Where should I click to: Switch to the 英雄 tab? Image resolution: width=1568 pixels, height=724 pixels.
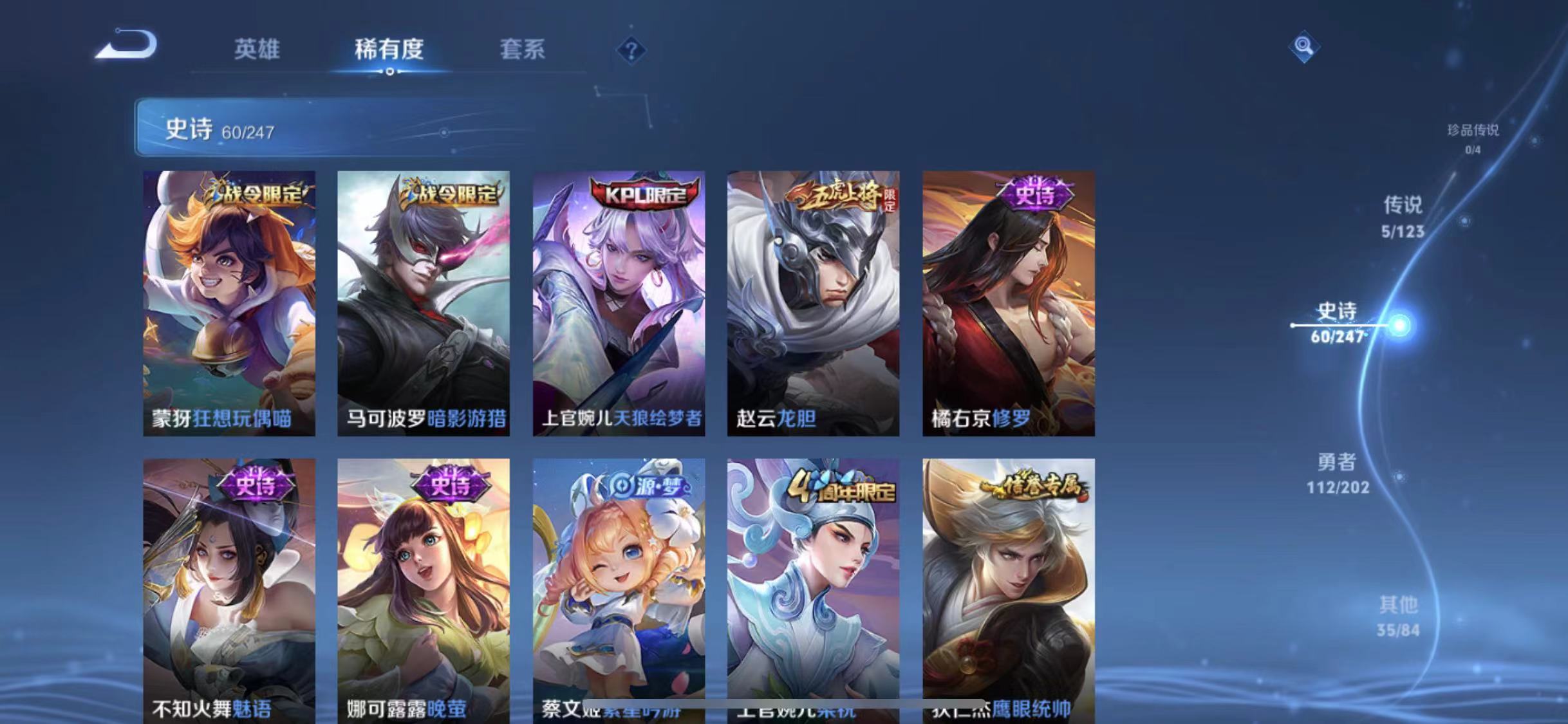tap(258, 50)
